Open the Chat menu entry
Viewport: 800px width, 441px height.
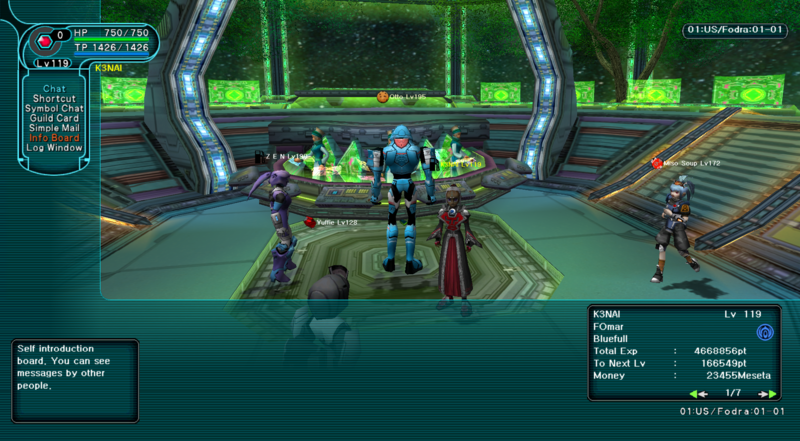pos(54,89)
